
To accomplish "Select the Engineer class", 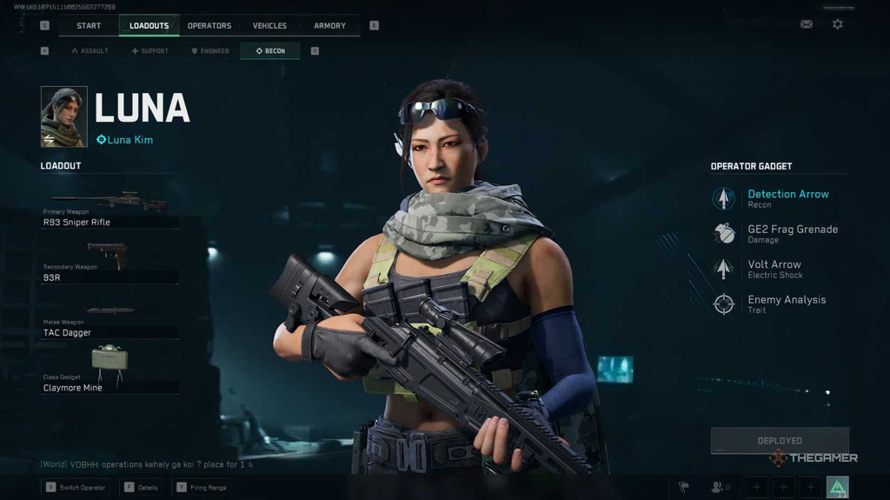I will 210,51.
